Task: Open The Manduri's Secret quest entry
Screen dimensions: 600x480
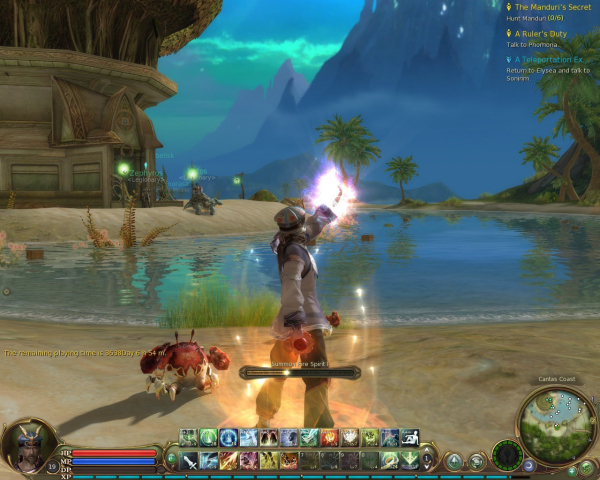Action: point(546,7)
